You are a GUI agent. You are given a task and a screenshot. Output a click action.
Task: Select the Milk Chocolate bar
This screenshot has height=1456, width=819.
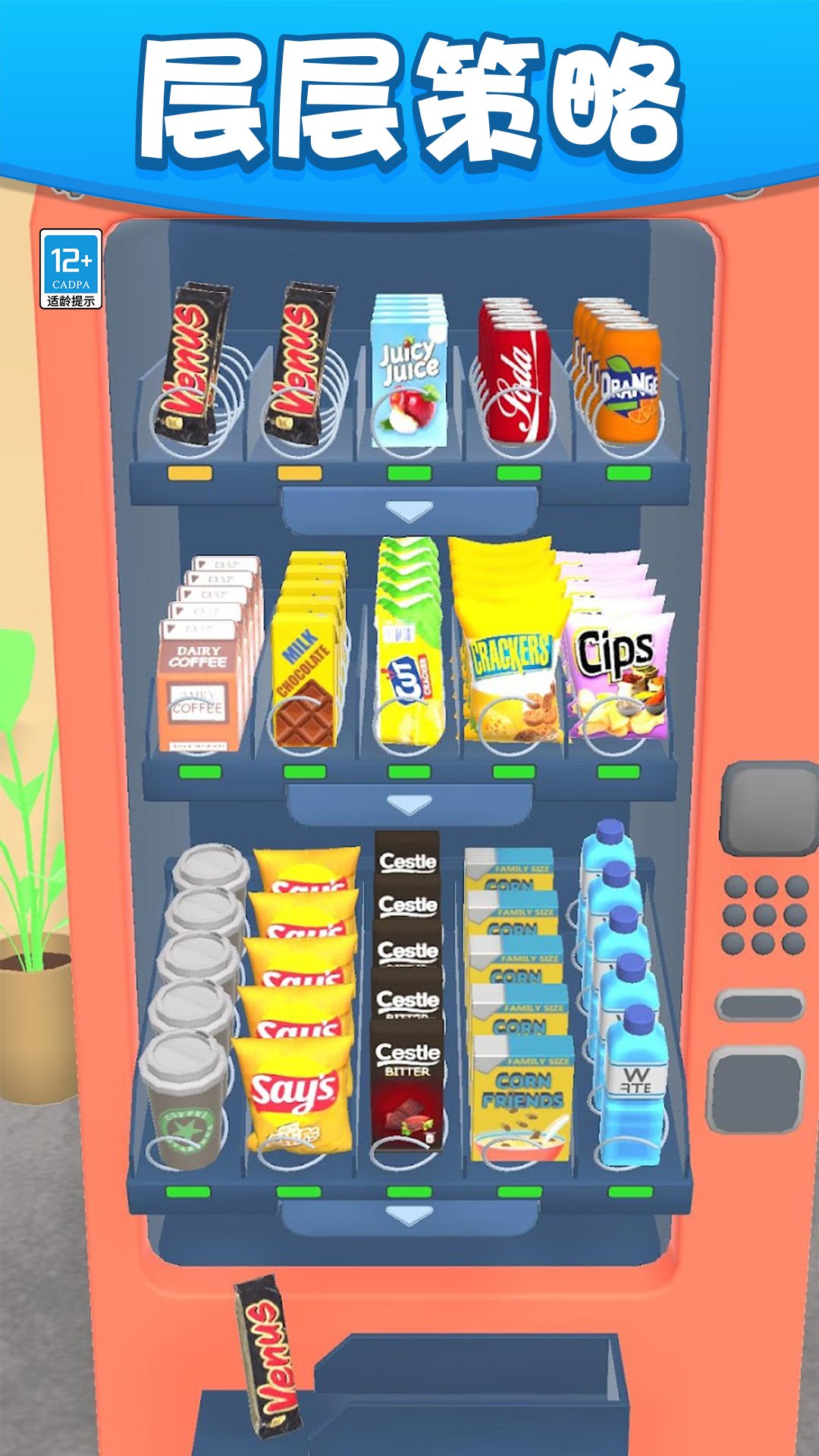pos(305,682)
